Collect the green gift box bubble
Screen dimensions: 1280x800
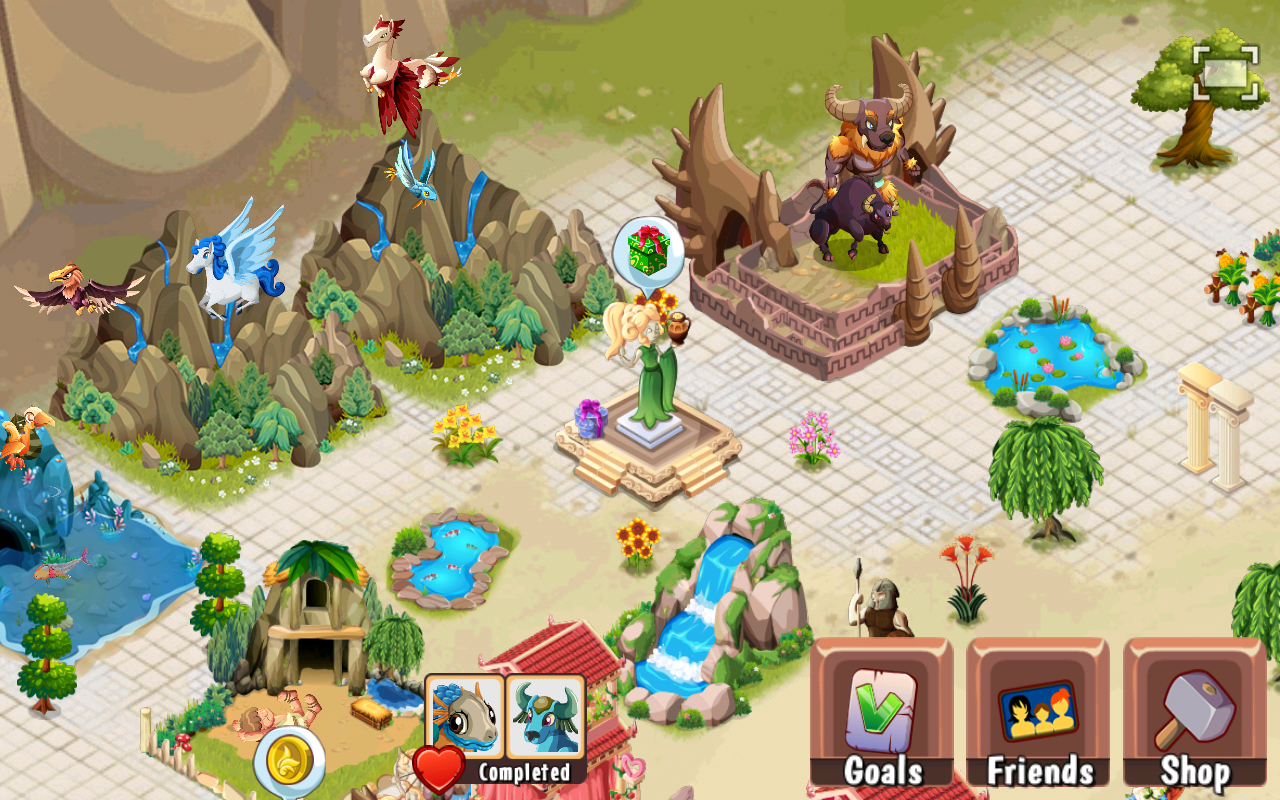(648, 250)
